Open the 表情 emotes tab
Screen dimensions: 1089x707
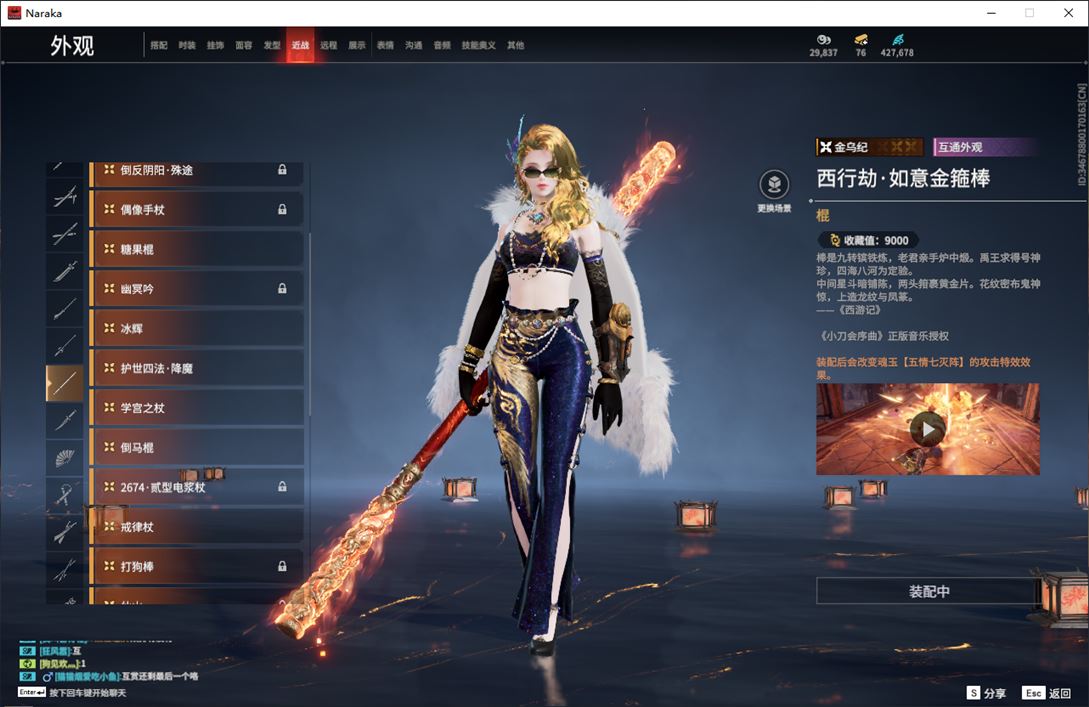click(385, 46)
